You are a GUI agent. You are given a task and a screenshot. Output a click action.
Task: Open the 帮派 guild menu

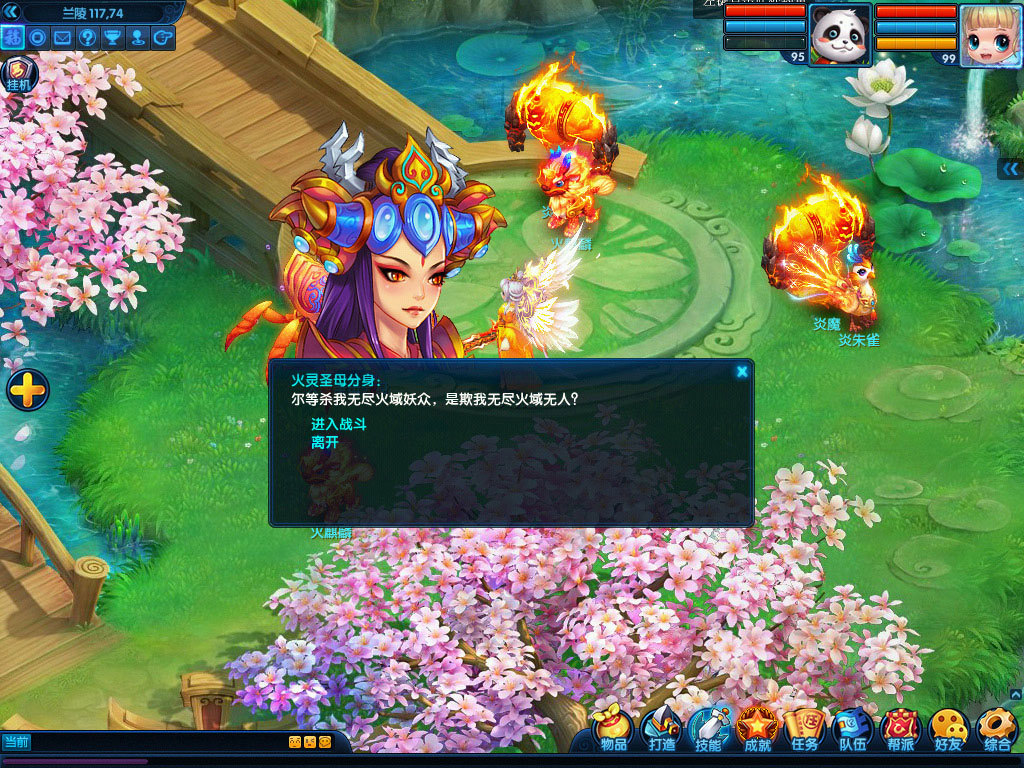click(x=900, y=730)
